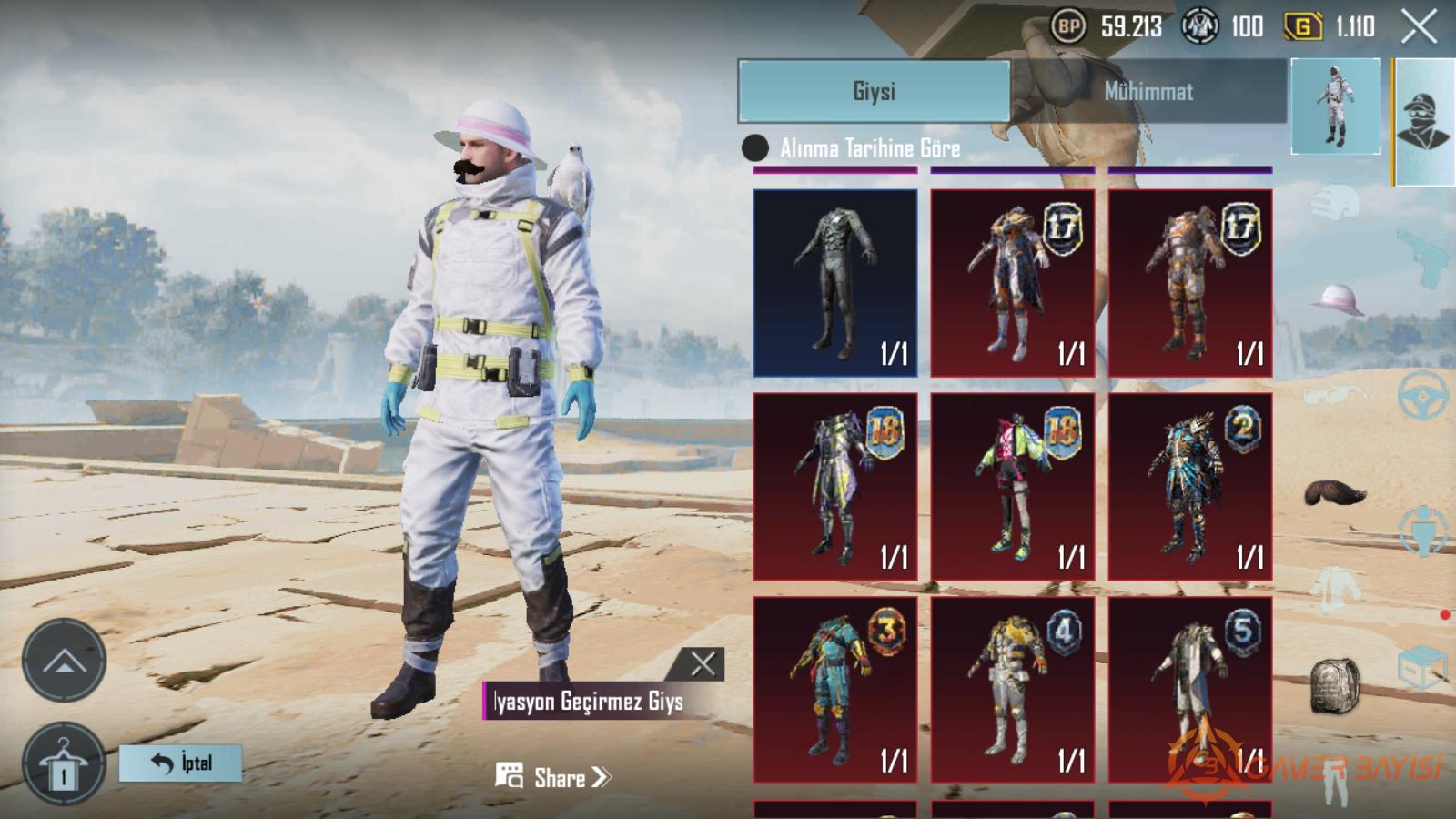The height and width of the screenshot is (819, 1456).
Task: Pick the level 3 teal outfit
Action: tap(835, 690)
